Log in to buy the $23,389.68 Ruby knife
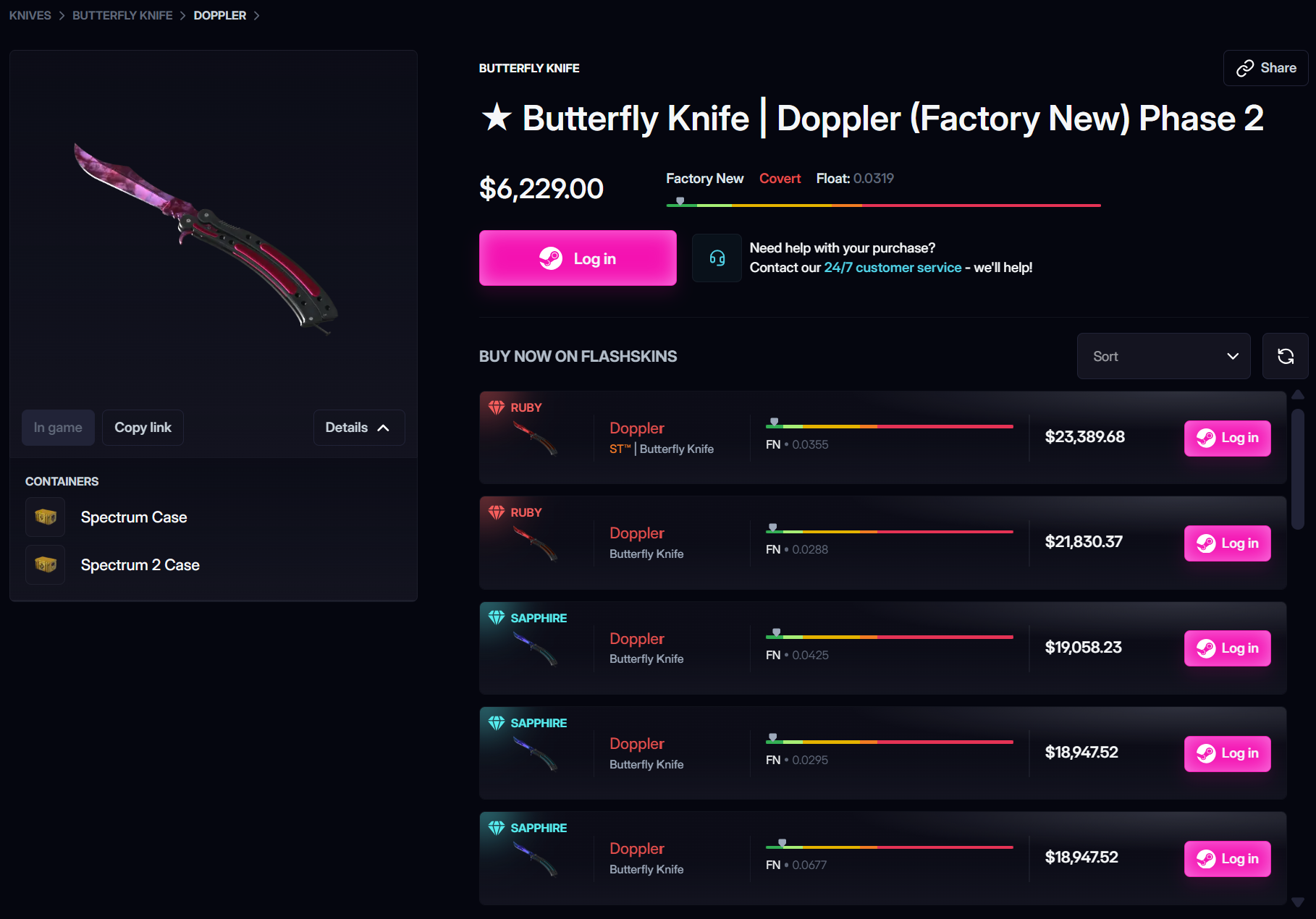 [1226, 438]
